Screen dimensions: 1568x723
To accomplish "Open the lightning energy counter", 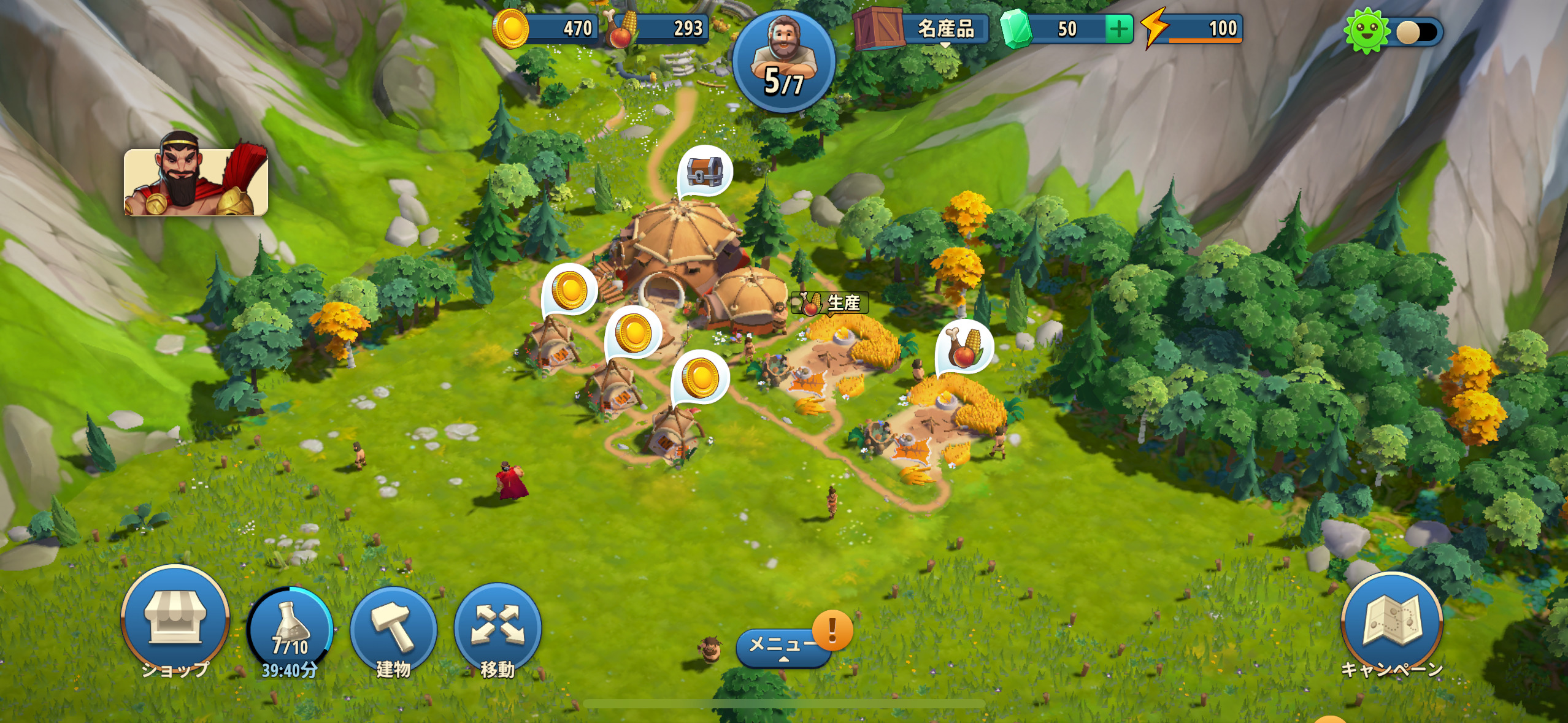I will click(x=1193, y=29).
